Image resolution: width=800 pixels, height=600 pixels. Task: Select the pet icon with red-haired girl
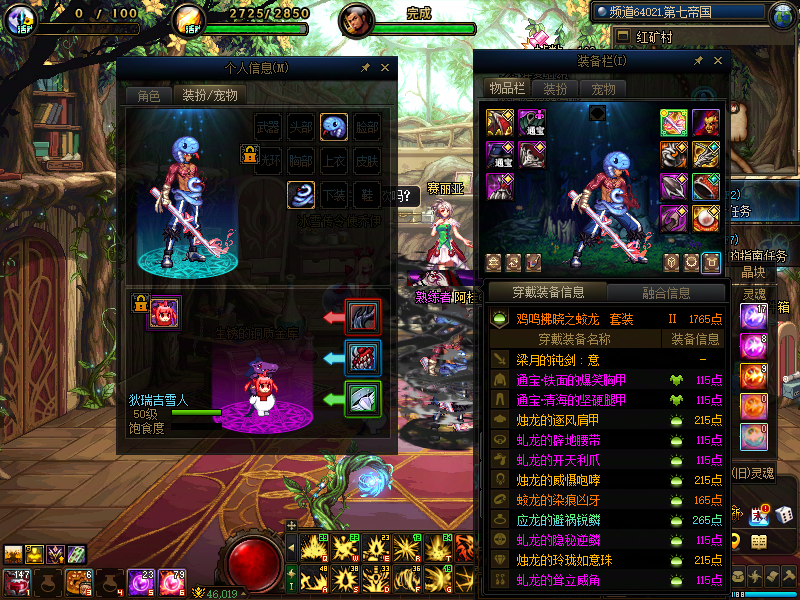pyautogui.click(x=164, y=313)
